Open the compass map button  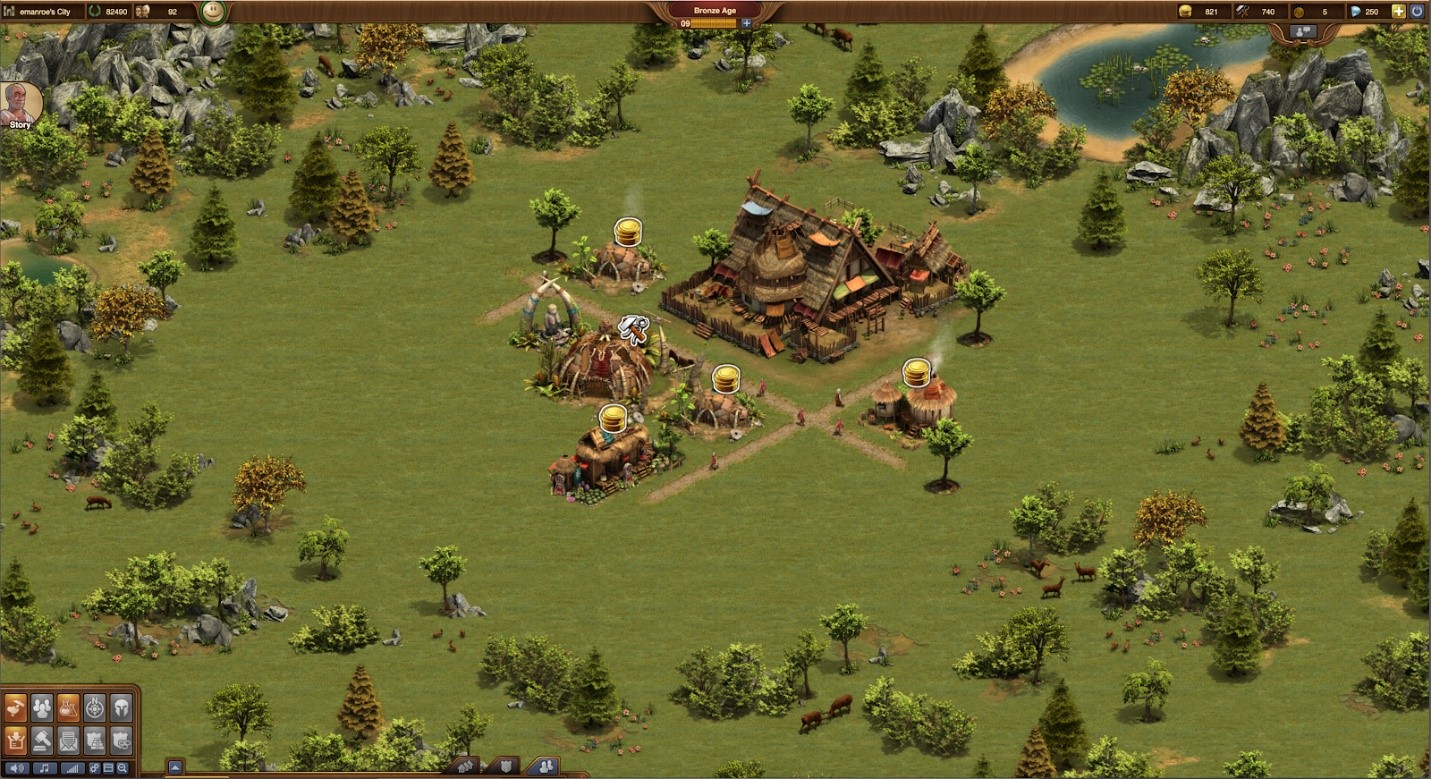click(94, 708)
